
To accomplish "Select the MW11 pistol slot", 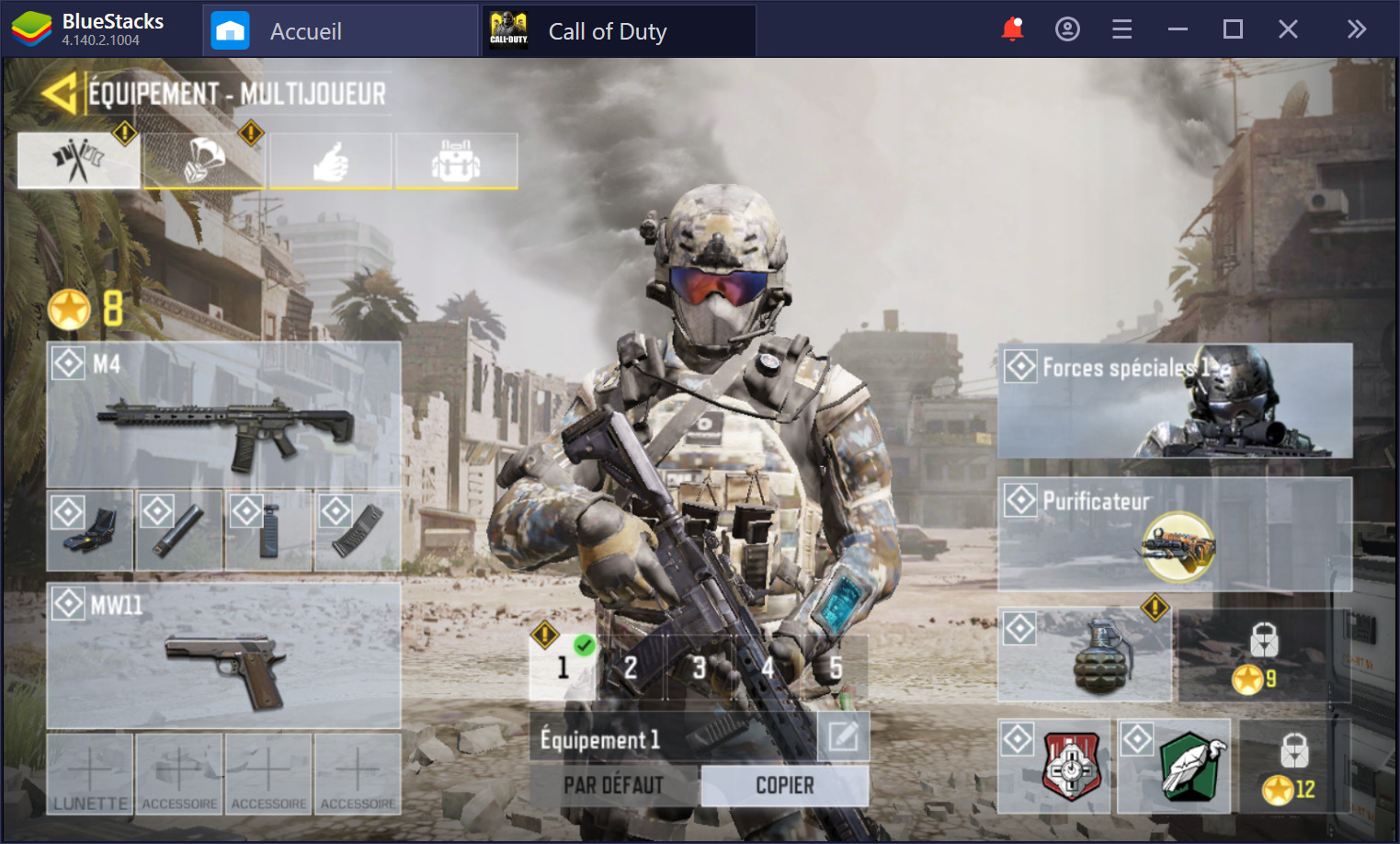I will click(x=223, y=655).
